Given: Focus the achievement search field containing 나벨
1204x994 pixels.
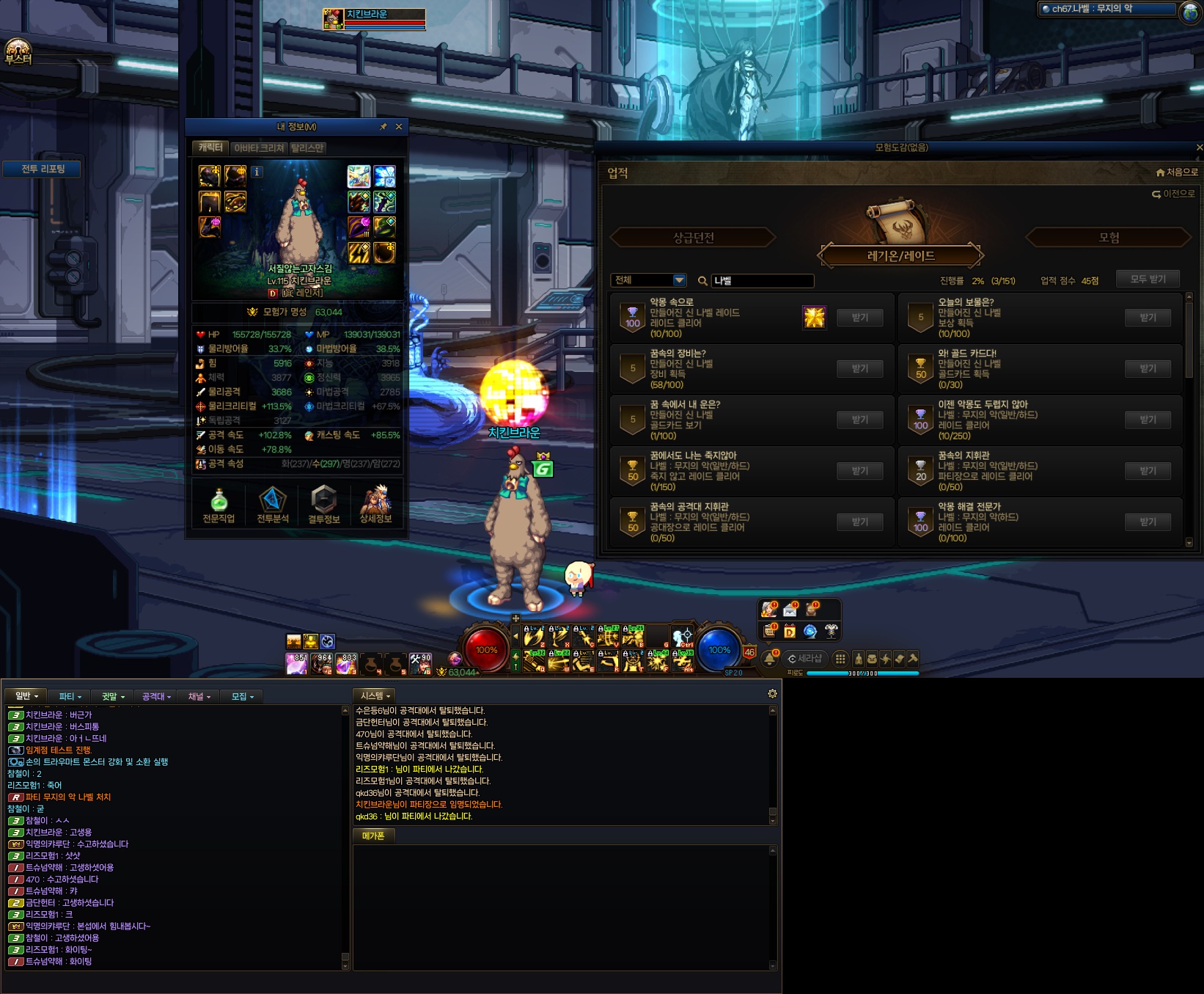Looking at the screenshot, I should [x=761, y=281].
